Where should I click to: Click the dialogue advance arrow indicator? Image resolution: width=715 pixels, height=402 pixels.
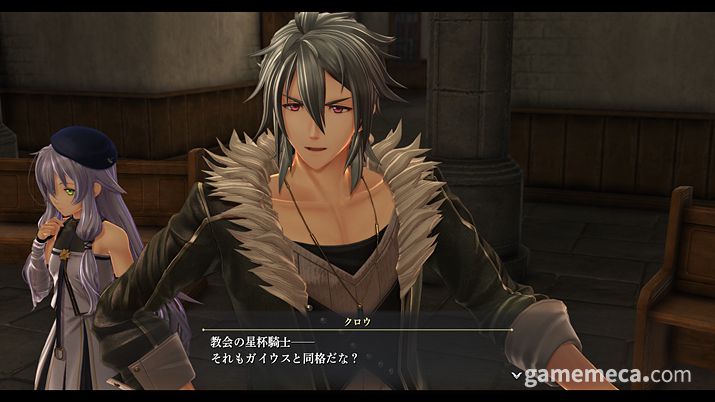pos(516,376)
